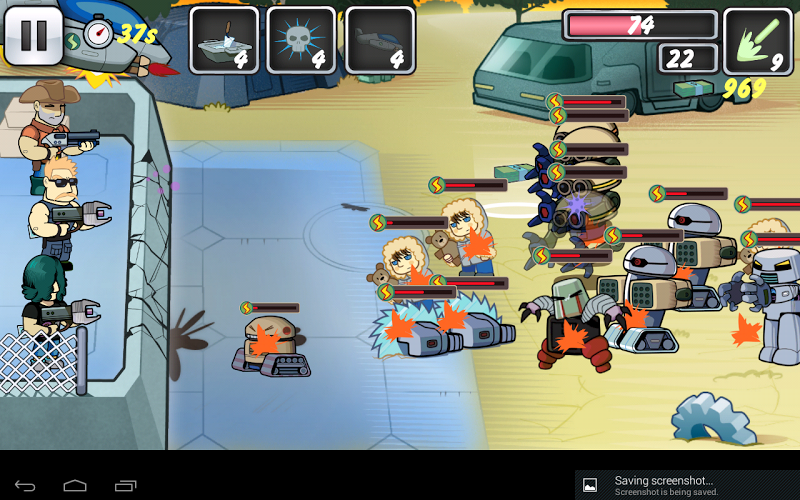Tap the Android home button

tap(75, 485)
